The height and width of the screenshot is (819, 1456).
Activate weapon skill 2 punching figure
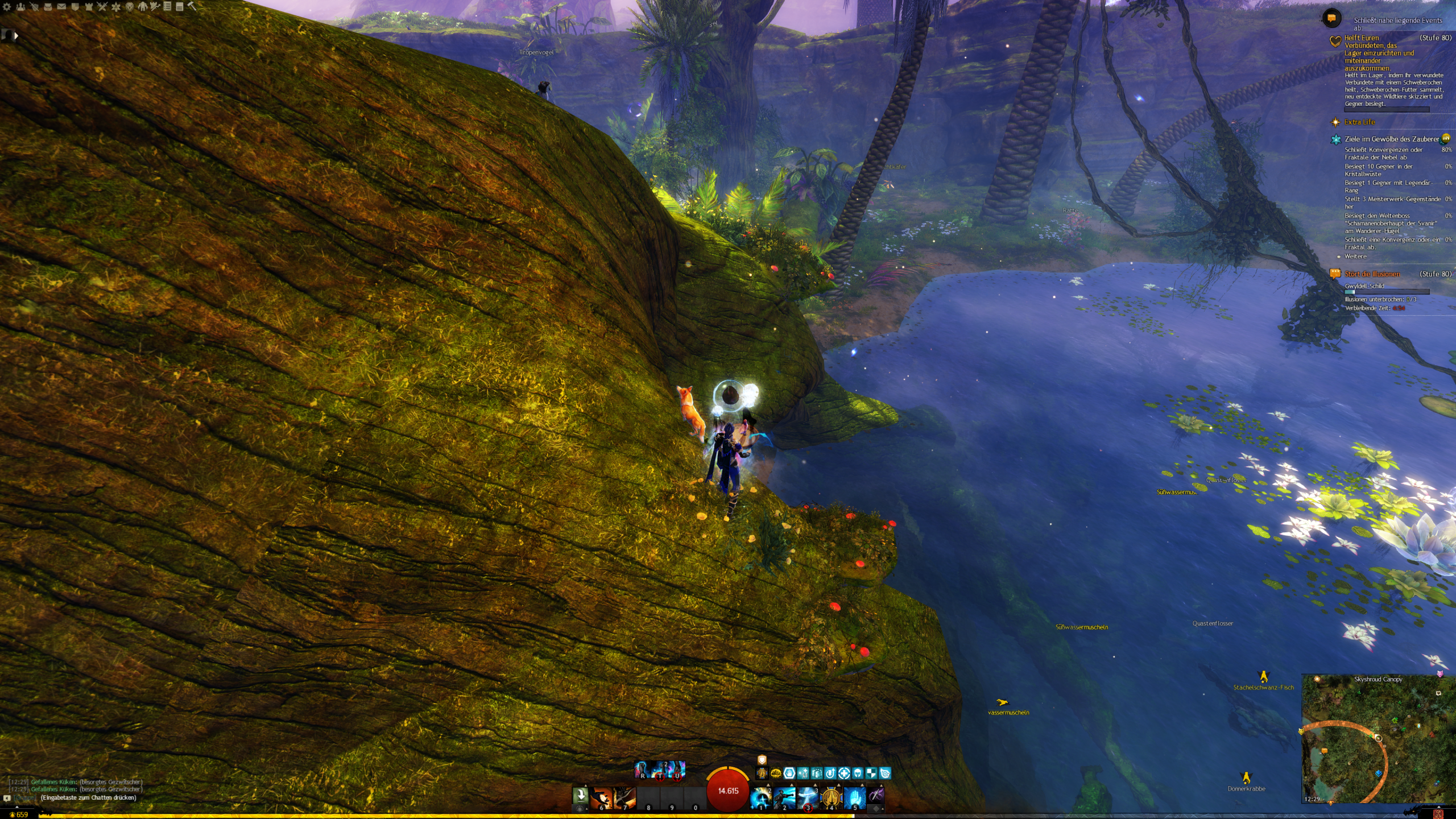tap(784, 798)
